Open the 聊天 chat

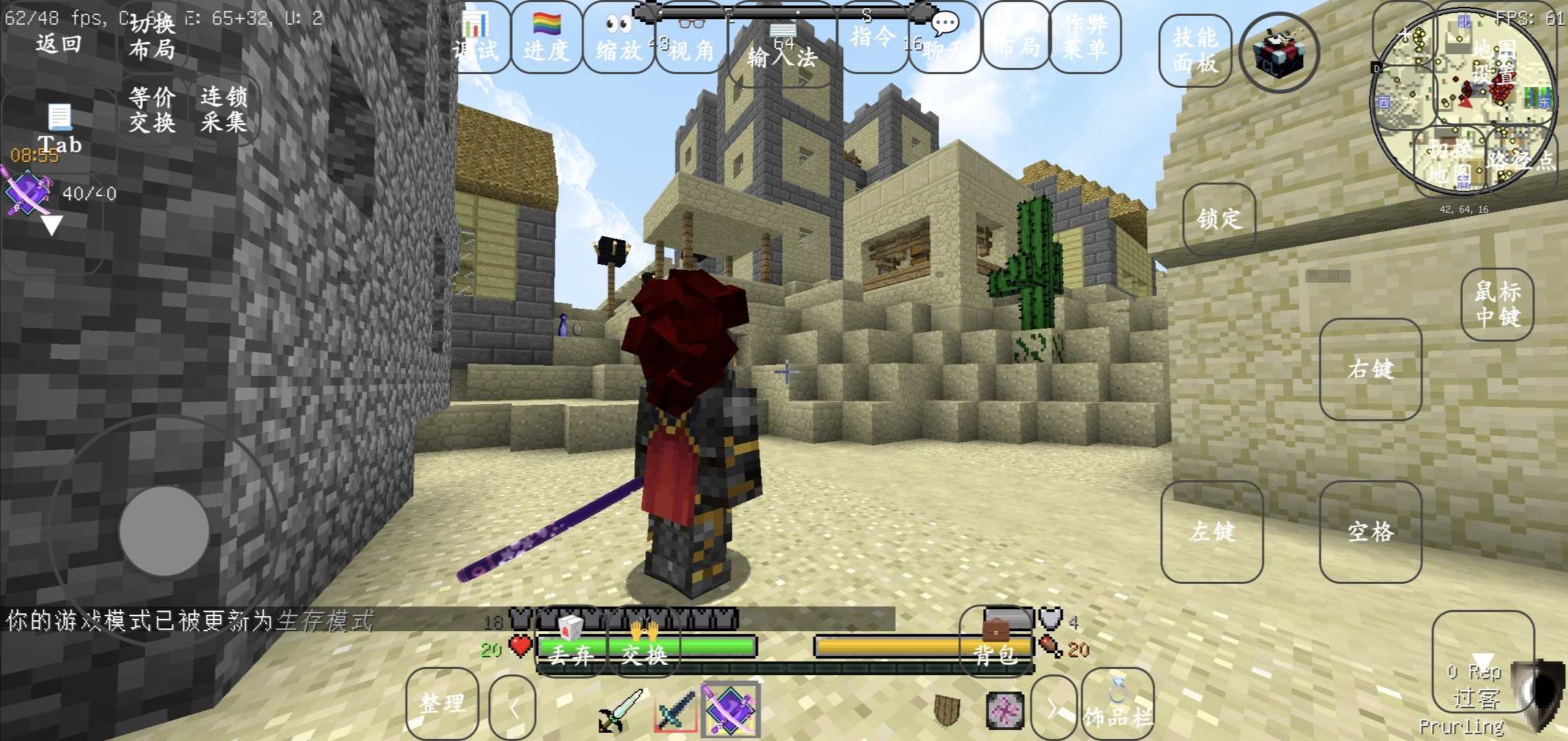[944, 38]
